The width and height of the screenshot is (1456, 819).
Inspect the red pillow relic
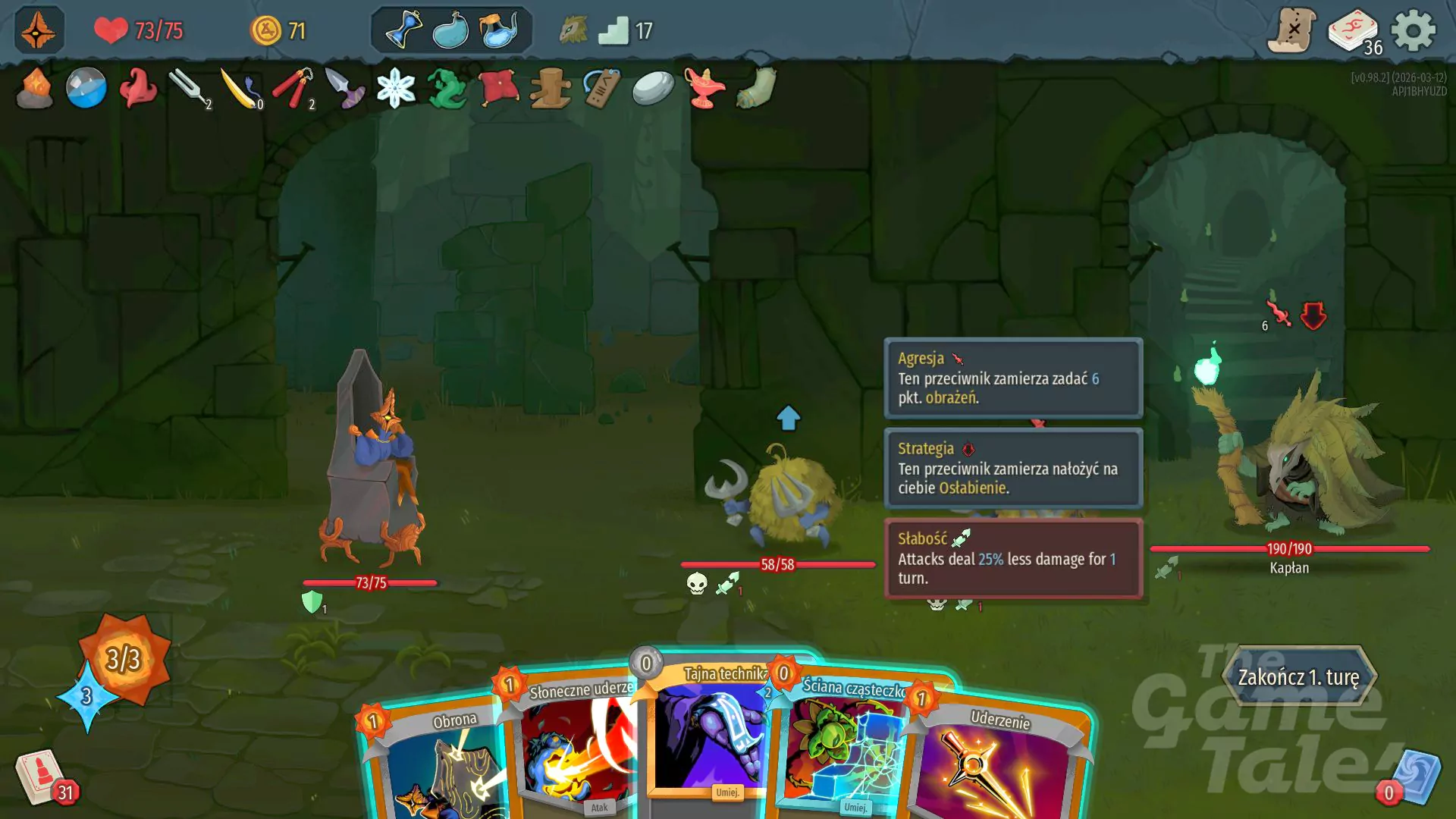[x=497, y=89]
